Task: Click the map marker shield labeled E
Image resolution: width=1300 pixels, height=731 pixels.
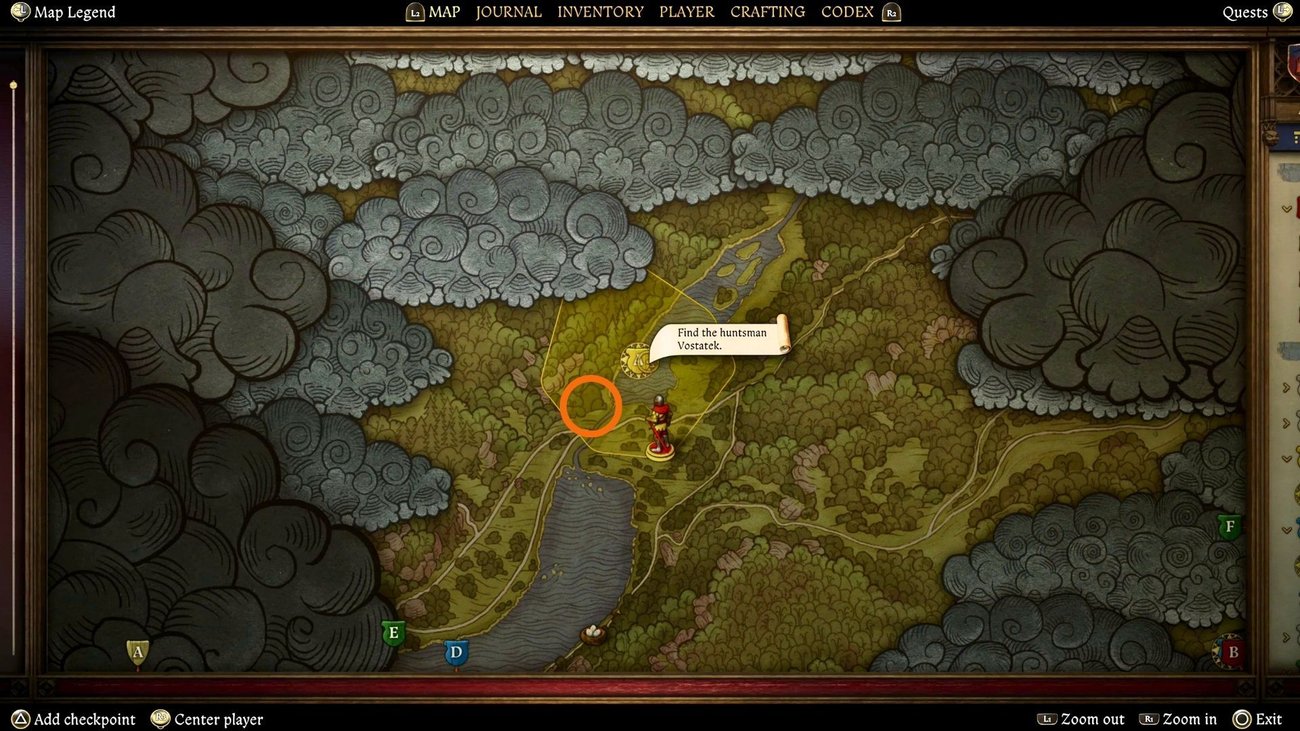Action: [392, 631]
